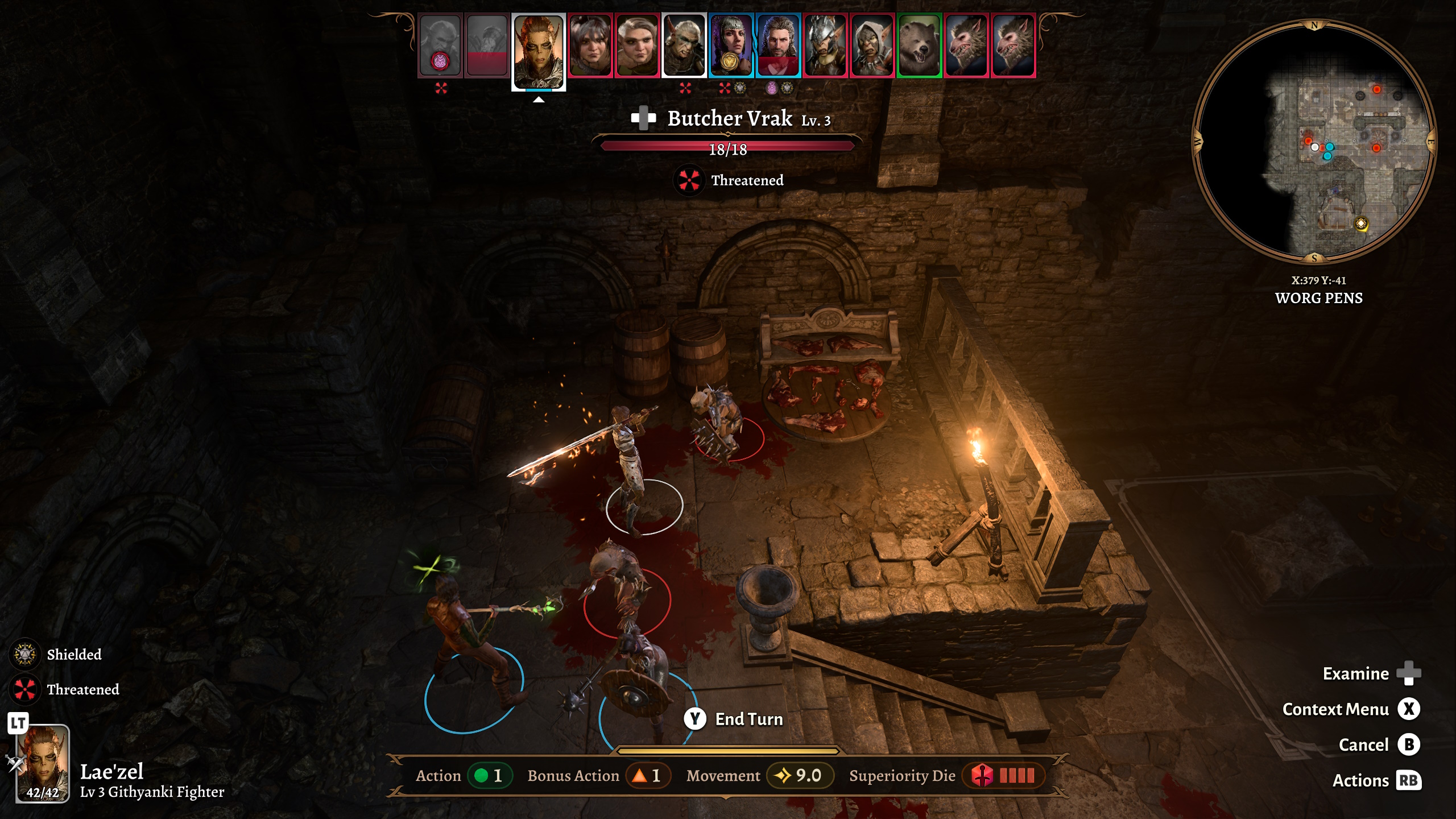
Task: Open the Worg Pens minimap
Action: [x=1314, y=141]
